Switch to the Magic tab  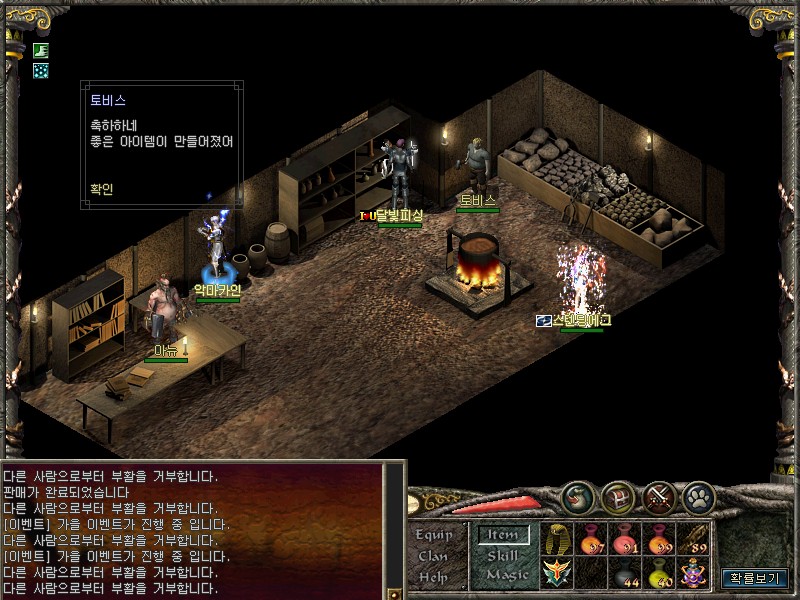(x=506, y=575)
